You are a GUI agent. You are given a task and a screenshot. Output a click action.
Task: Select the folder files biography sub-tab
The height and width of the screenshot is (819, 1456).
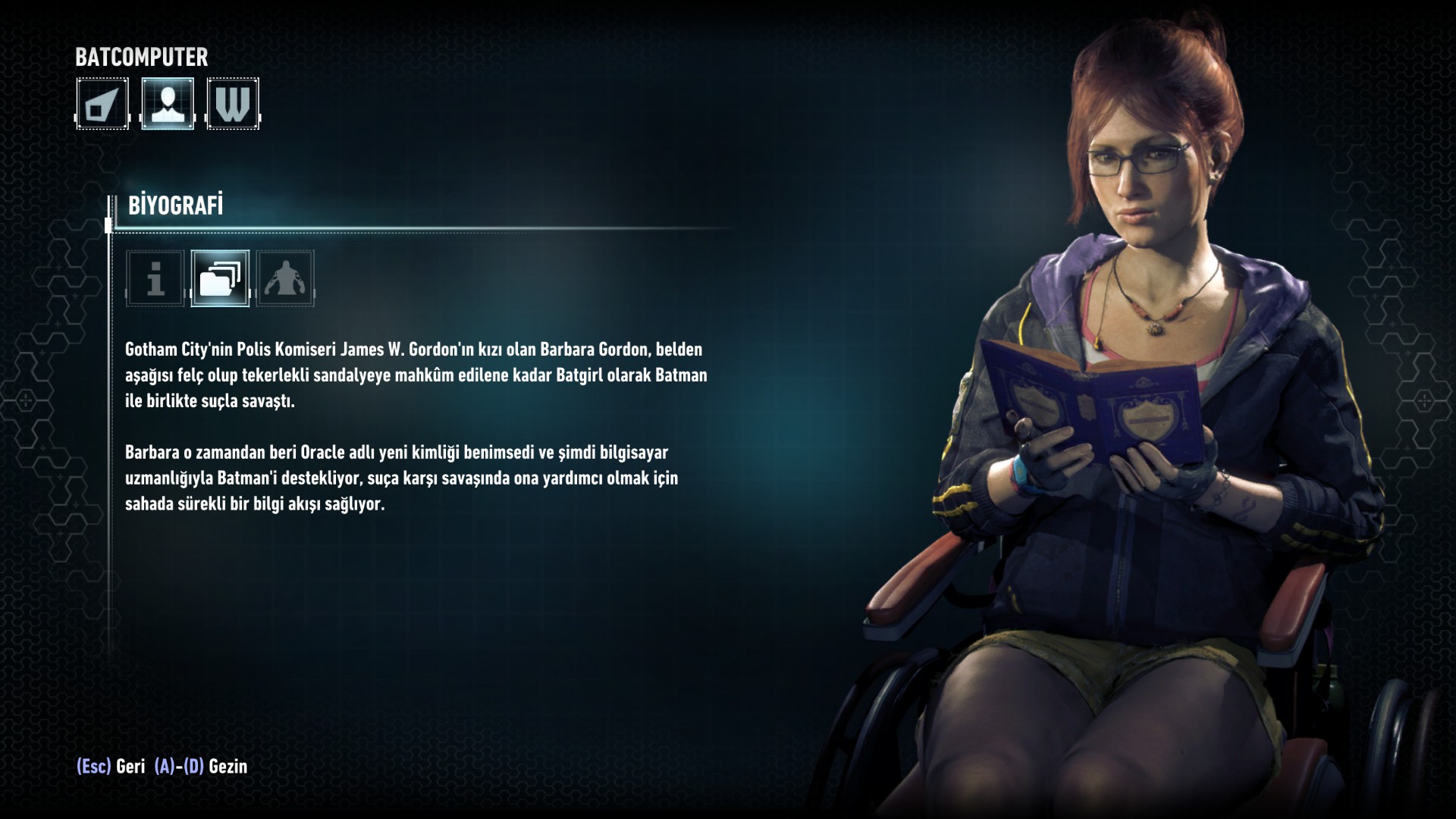220,278
